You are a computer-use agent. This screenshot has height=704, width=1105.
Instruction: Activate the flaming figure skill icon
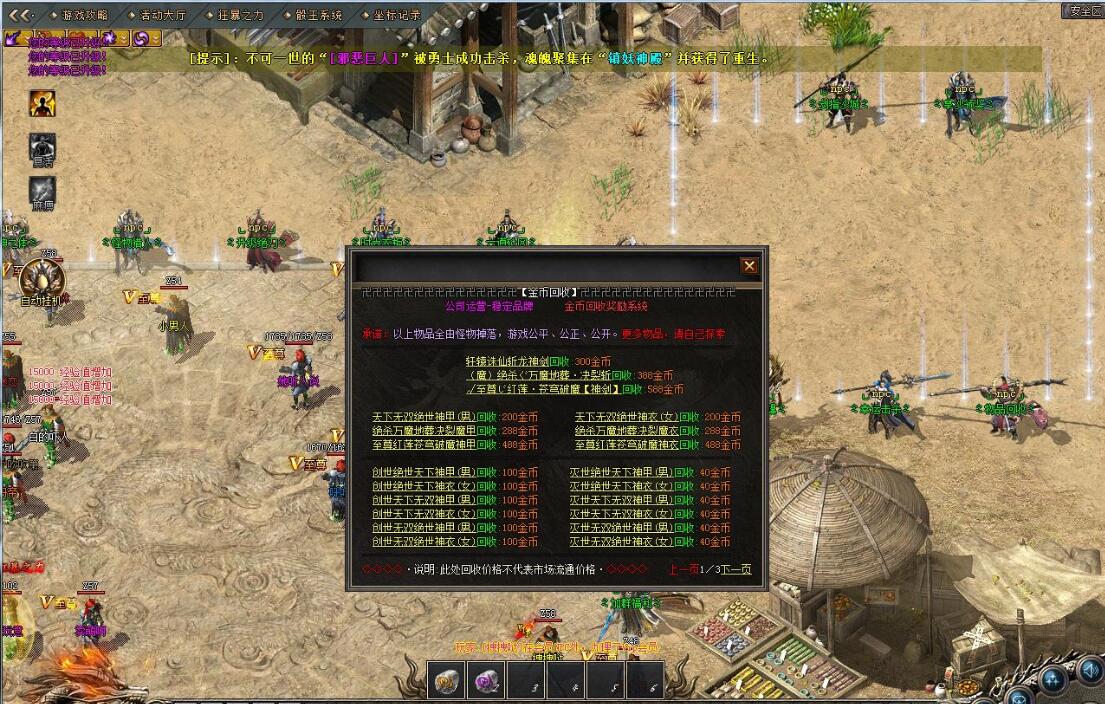pos(42,102)
